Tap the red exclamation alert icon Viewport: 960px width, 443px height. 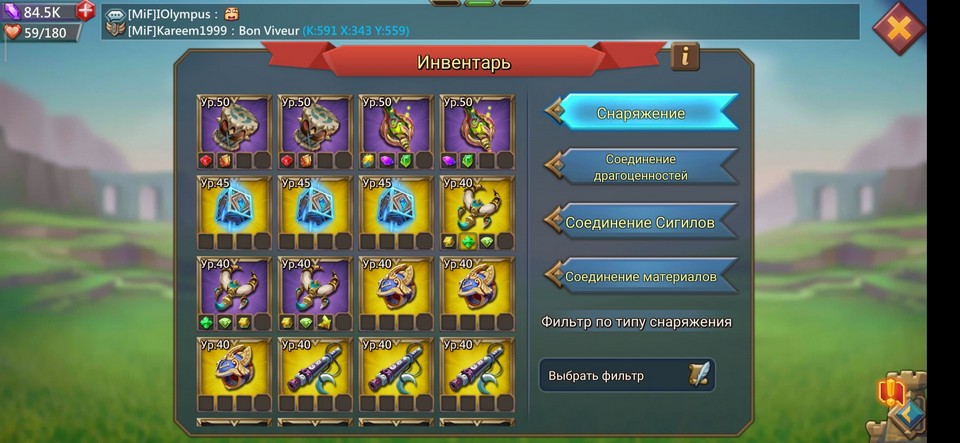891,391
